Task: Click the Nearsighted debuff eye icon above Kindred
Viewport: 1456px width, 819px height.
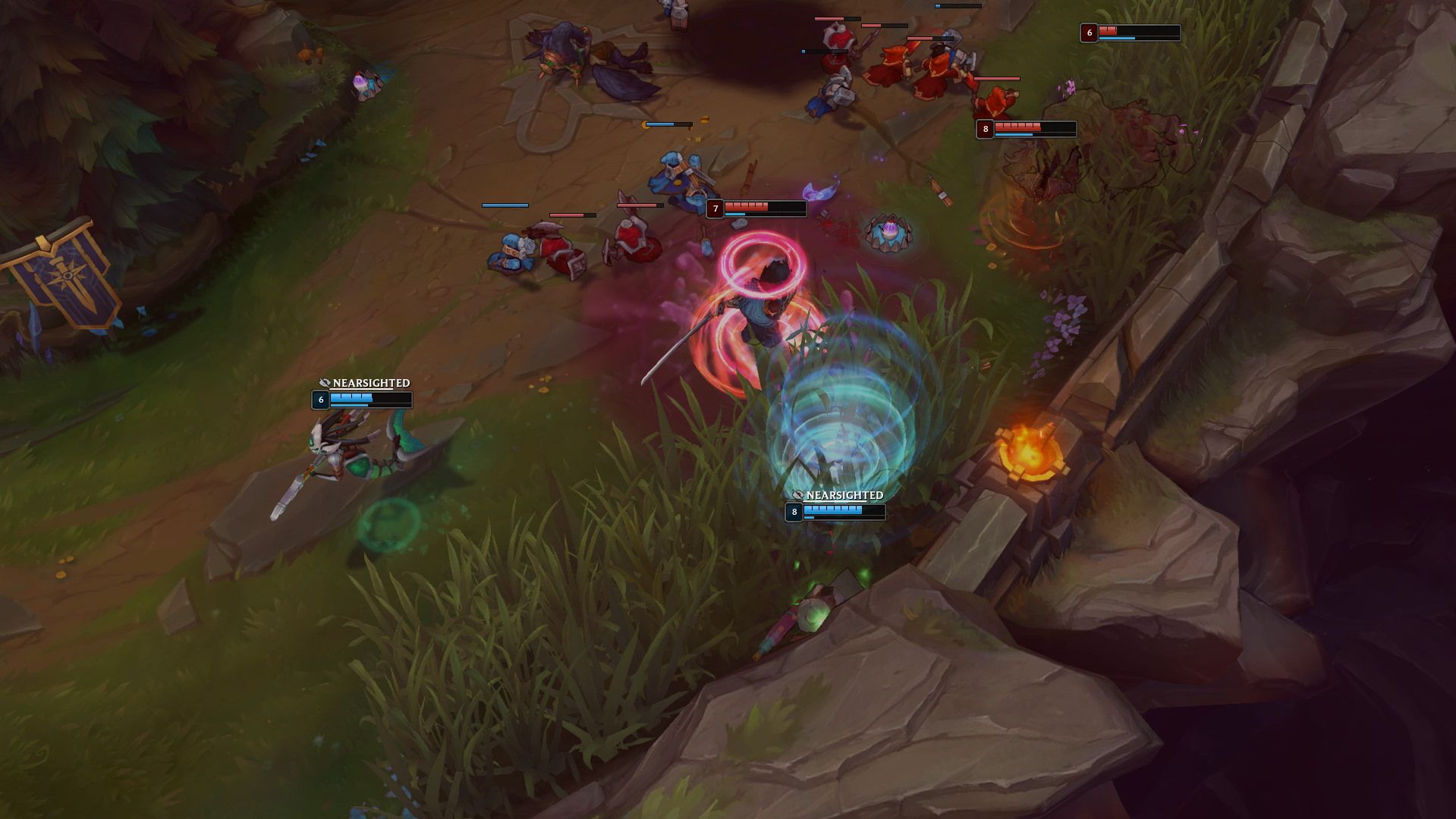Action: point(323,384)
